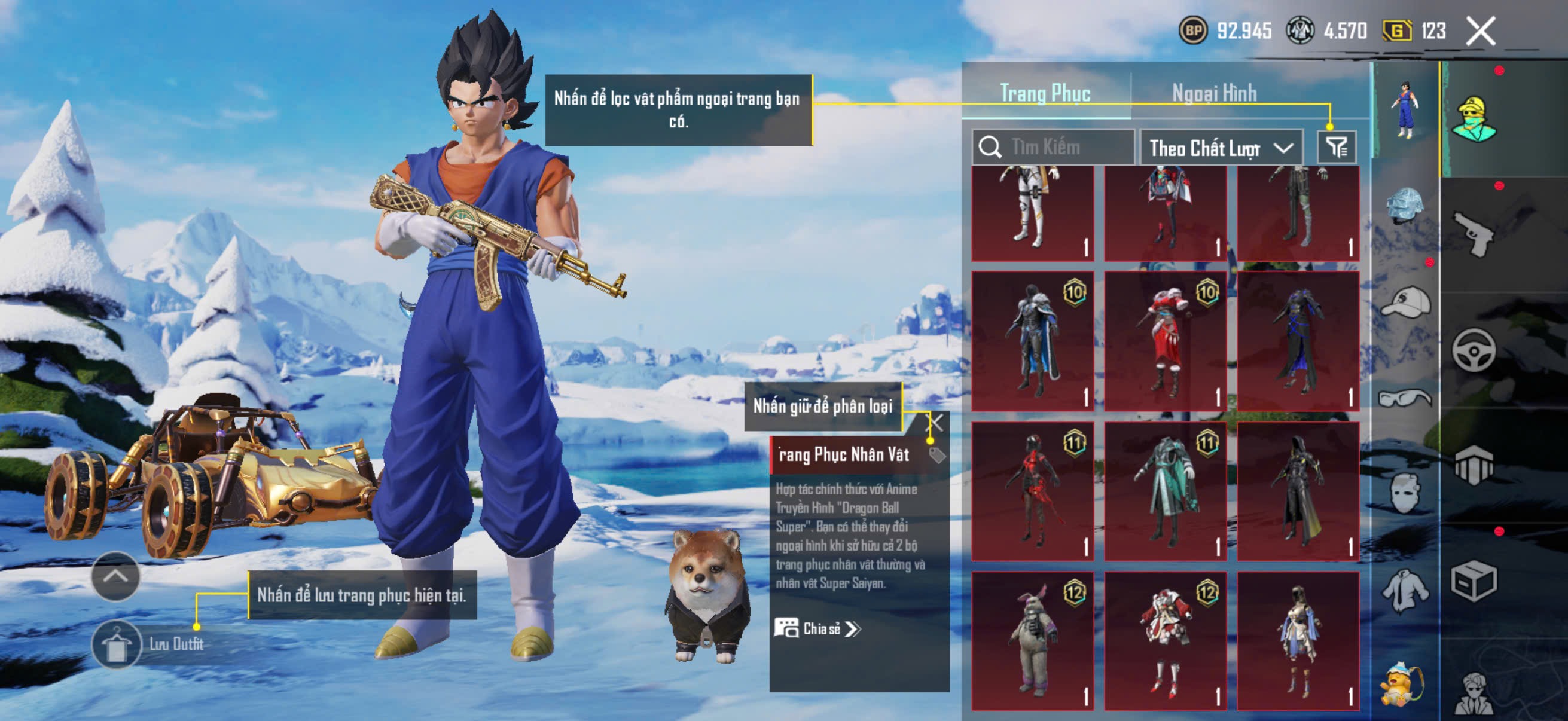Open the steering wheel vehicle section
Screen dimensions: 1568x721
(x=1474, y=350)
